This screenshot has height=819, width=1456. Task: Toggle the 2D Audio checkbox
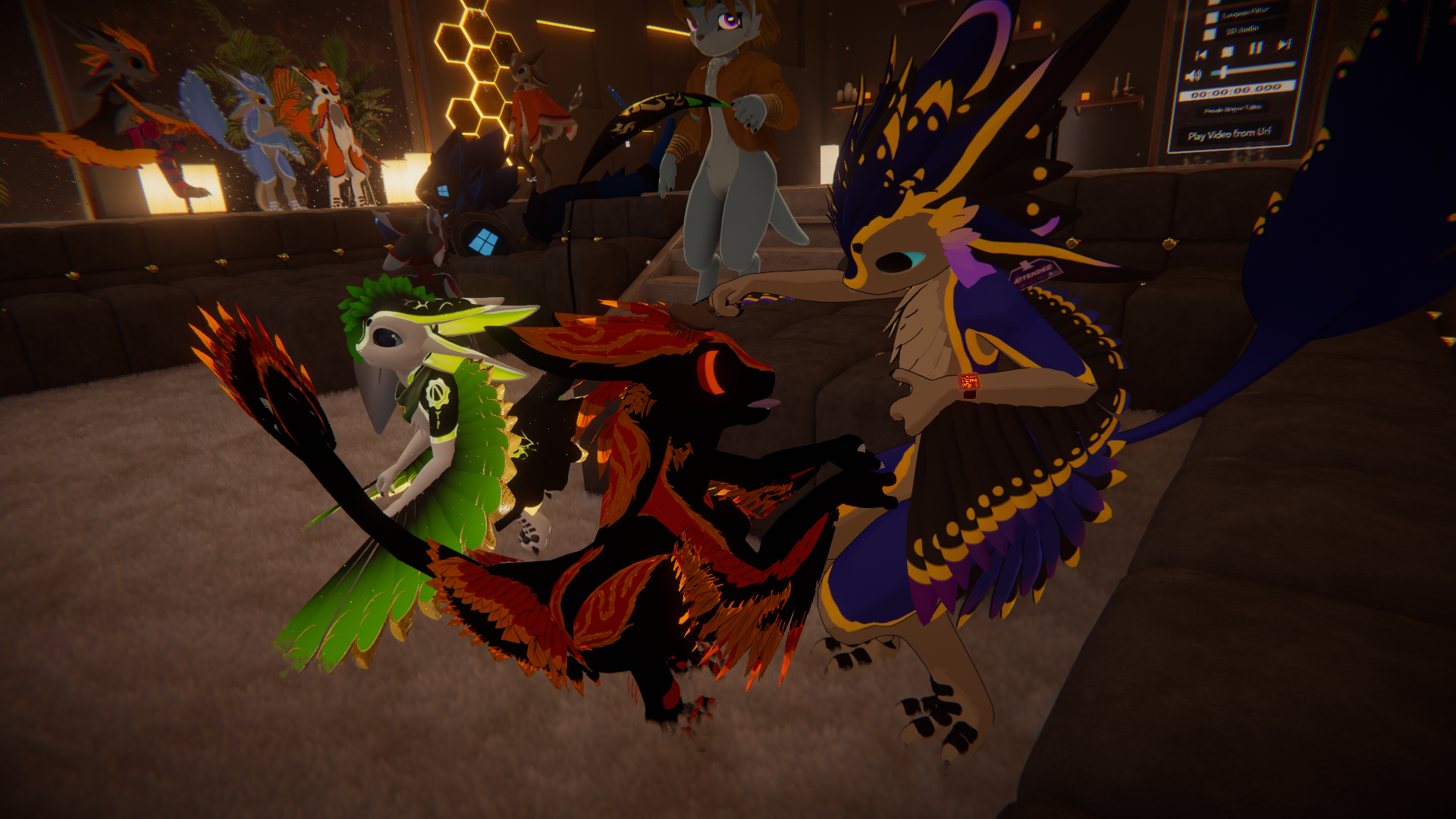(1210, 34)
